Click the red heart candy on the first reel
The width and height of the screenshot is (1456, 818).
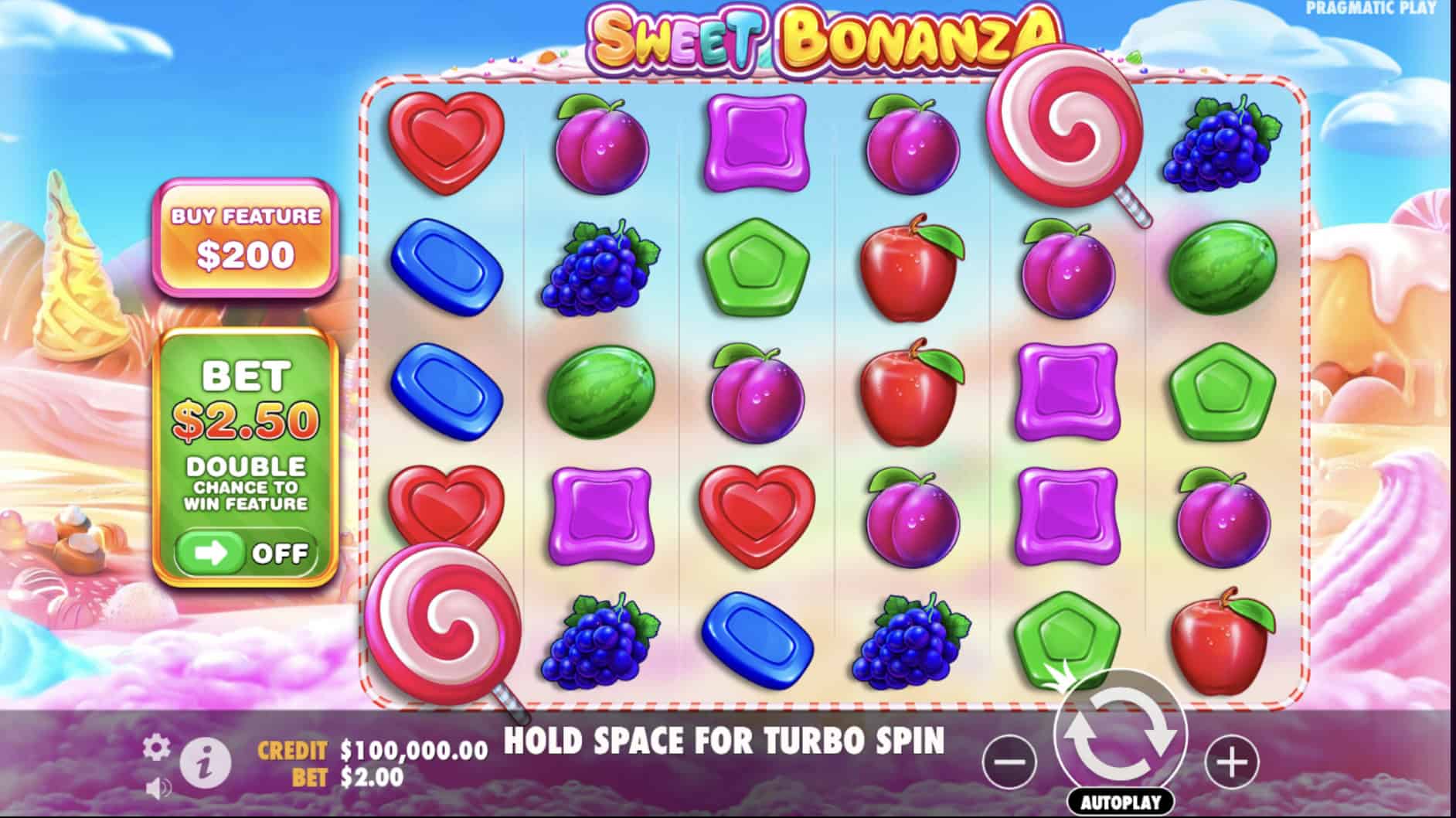(x=447, y=143)
